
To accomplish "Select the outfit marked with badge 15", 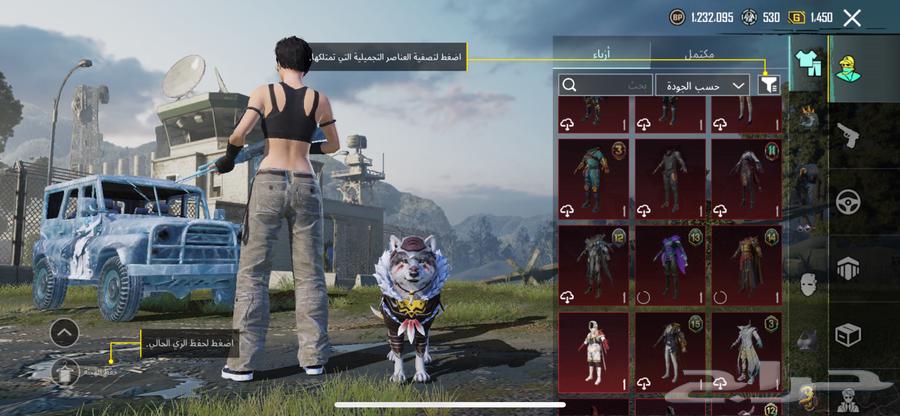I will (x=669, y=353).
